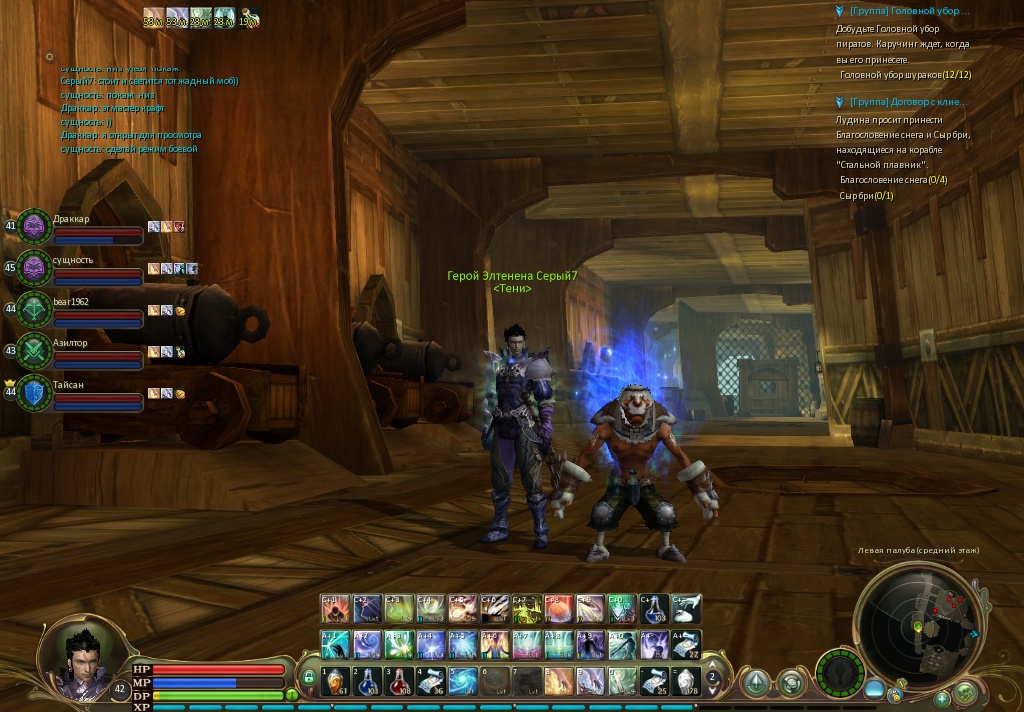Use the scroll in hotbar slot 4
The height and width of the screenshot is (712, 1024).
431,681
